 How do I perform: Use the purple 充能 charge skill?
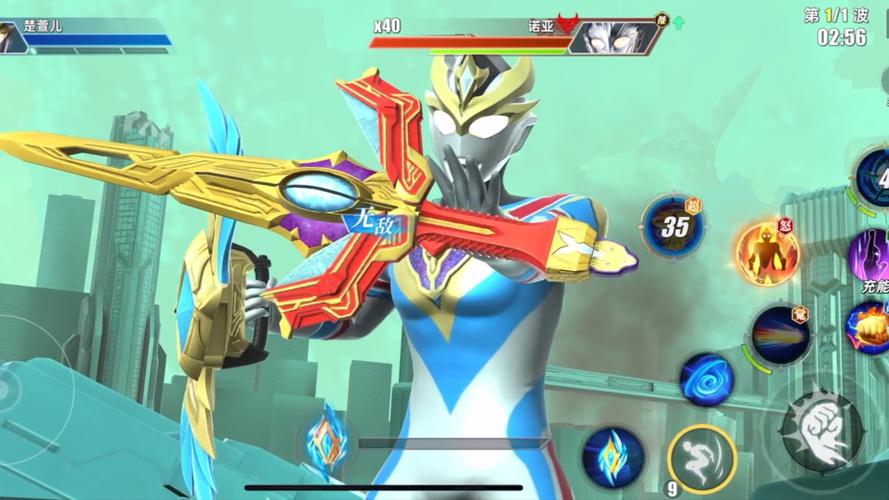click(872, 257)
